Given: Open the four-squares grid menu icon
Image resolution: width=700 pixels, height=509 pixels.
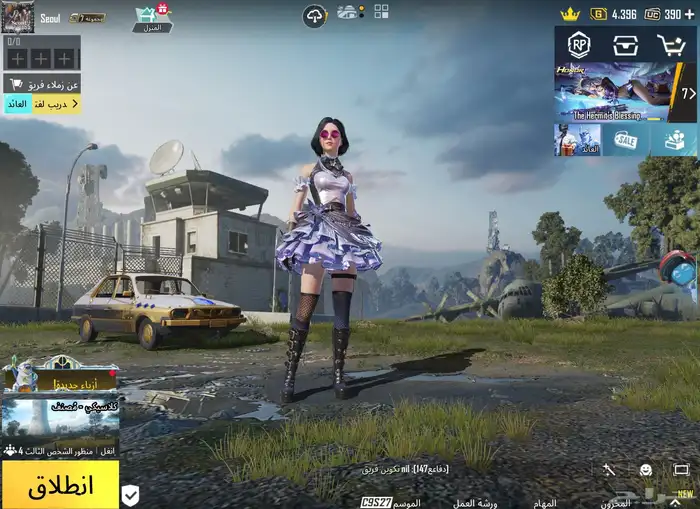Looking at the screenshot, I should point(381,12).
